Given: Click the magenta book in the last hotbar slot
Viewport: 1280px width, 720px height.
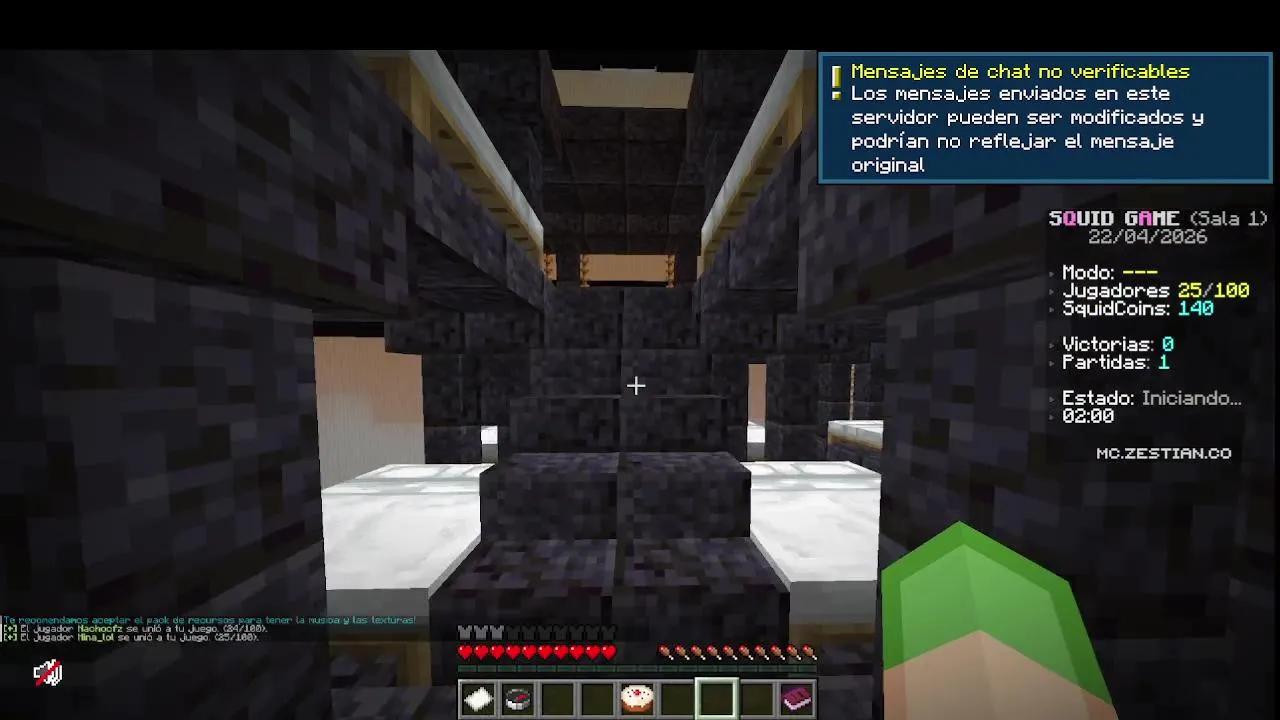Looking at the screenshot, I should (x=797, y=698).
